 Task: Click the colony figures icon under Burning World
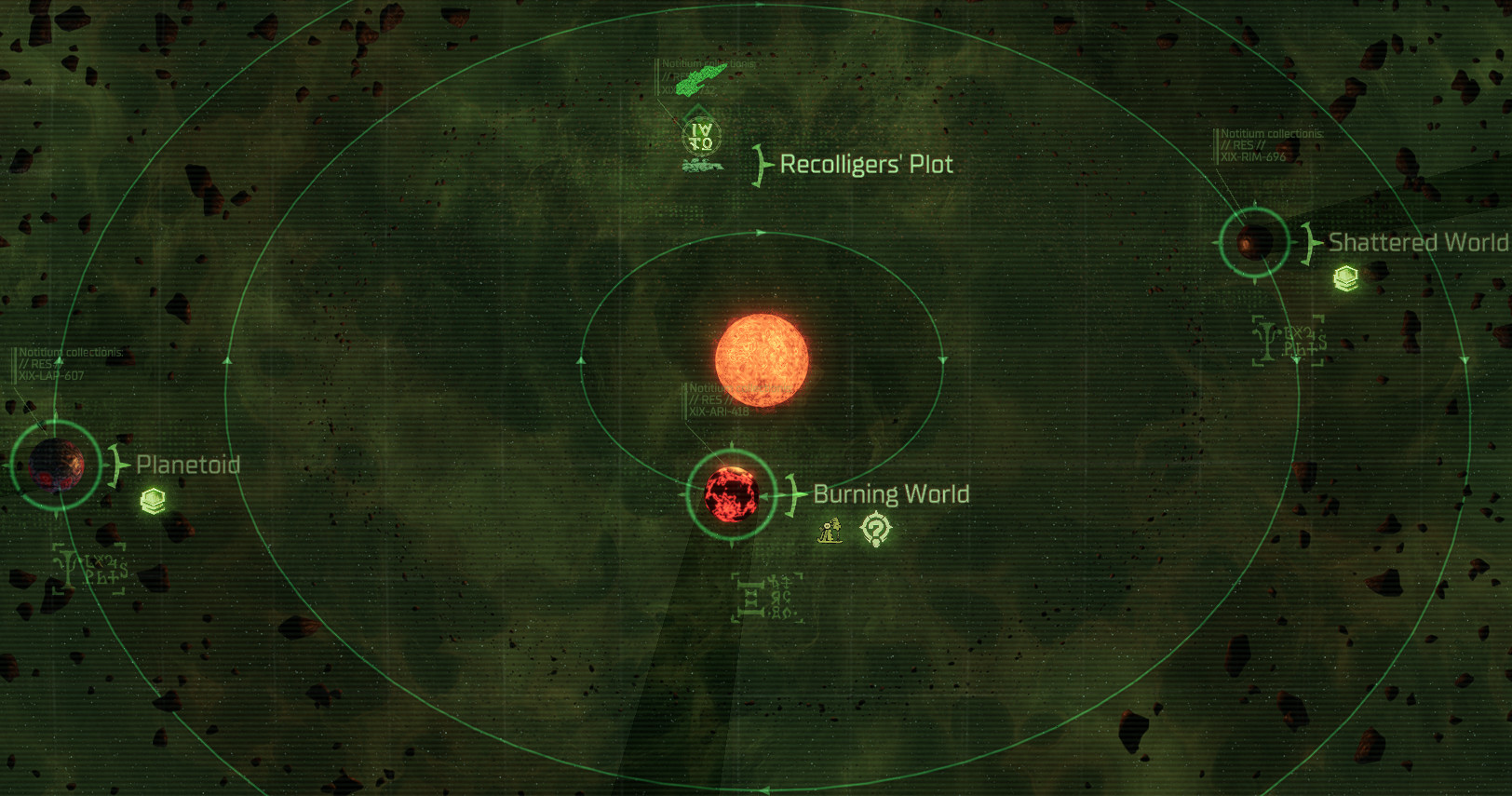pyautogui.click(x=830, y=531)
